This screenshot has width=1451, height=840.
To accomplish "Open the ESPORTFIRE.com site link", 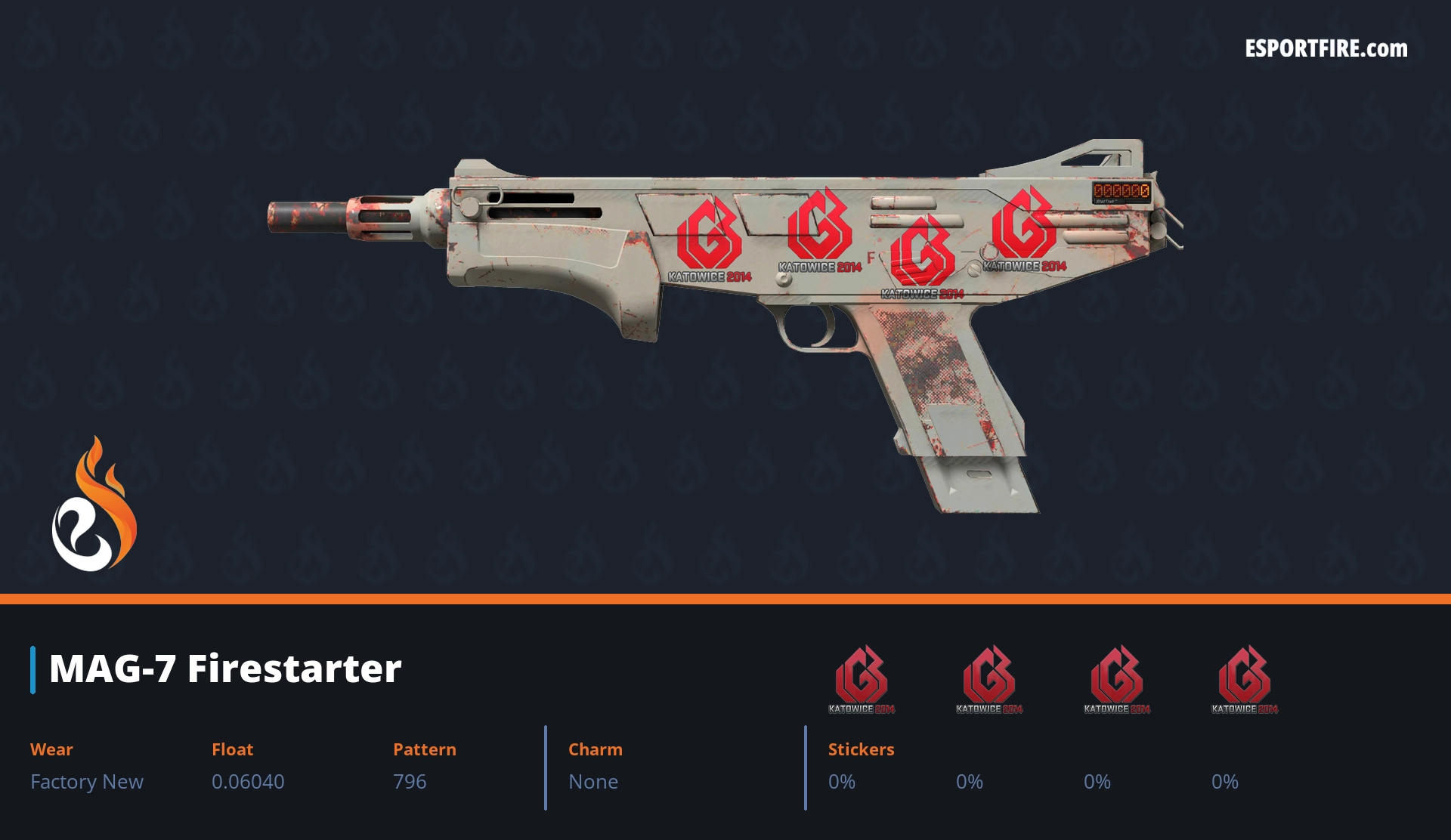I will 1326,49.
